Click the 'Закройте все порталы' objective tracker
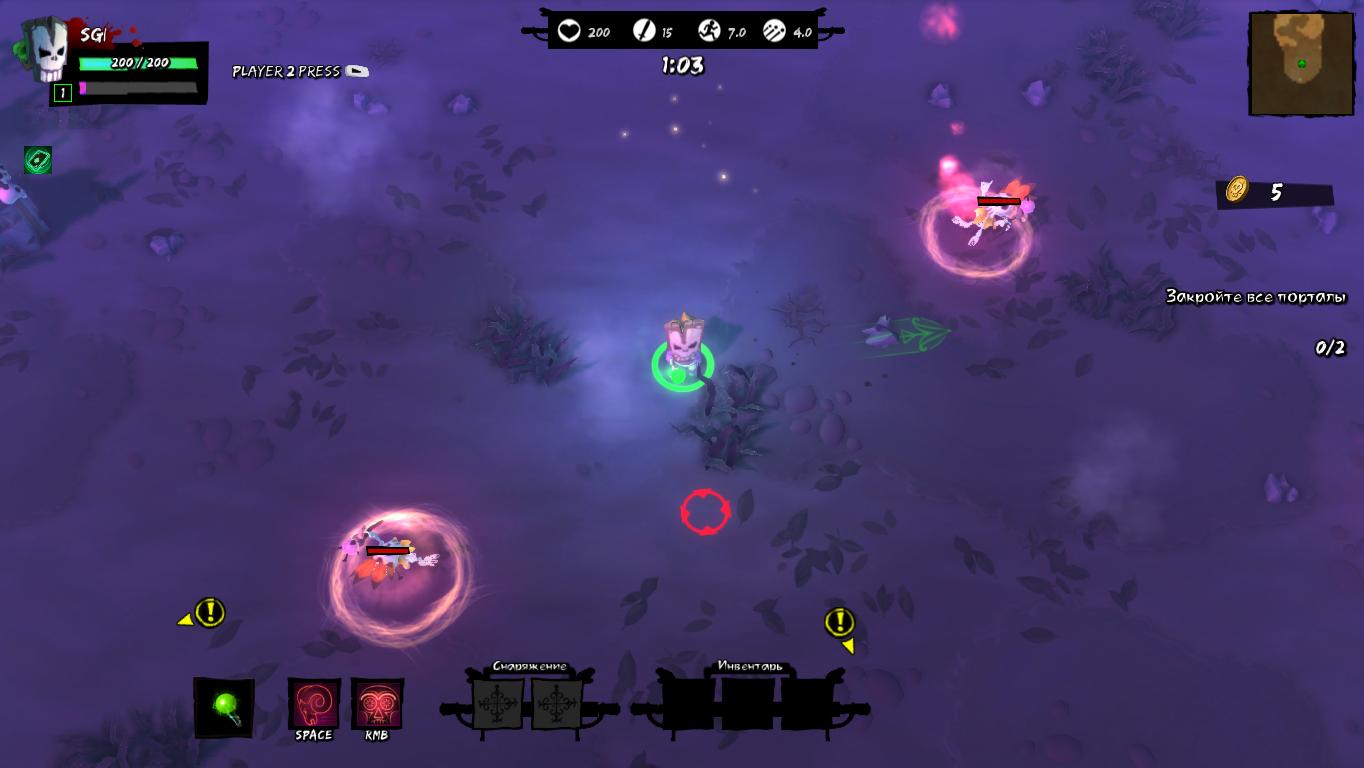 (x=1255, y=297)
